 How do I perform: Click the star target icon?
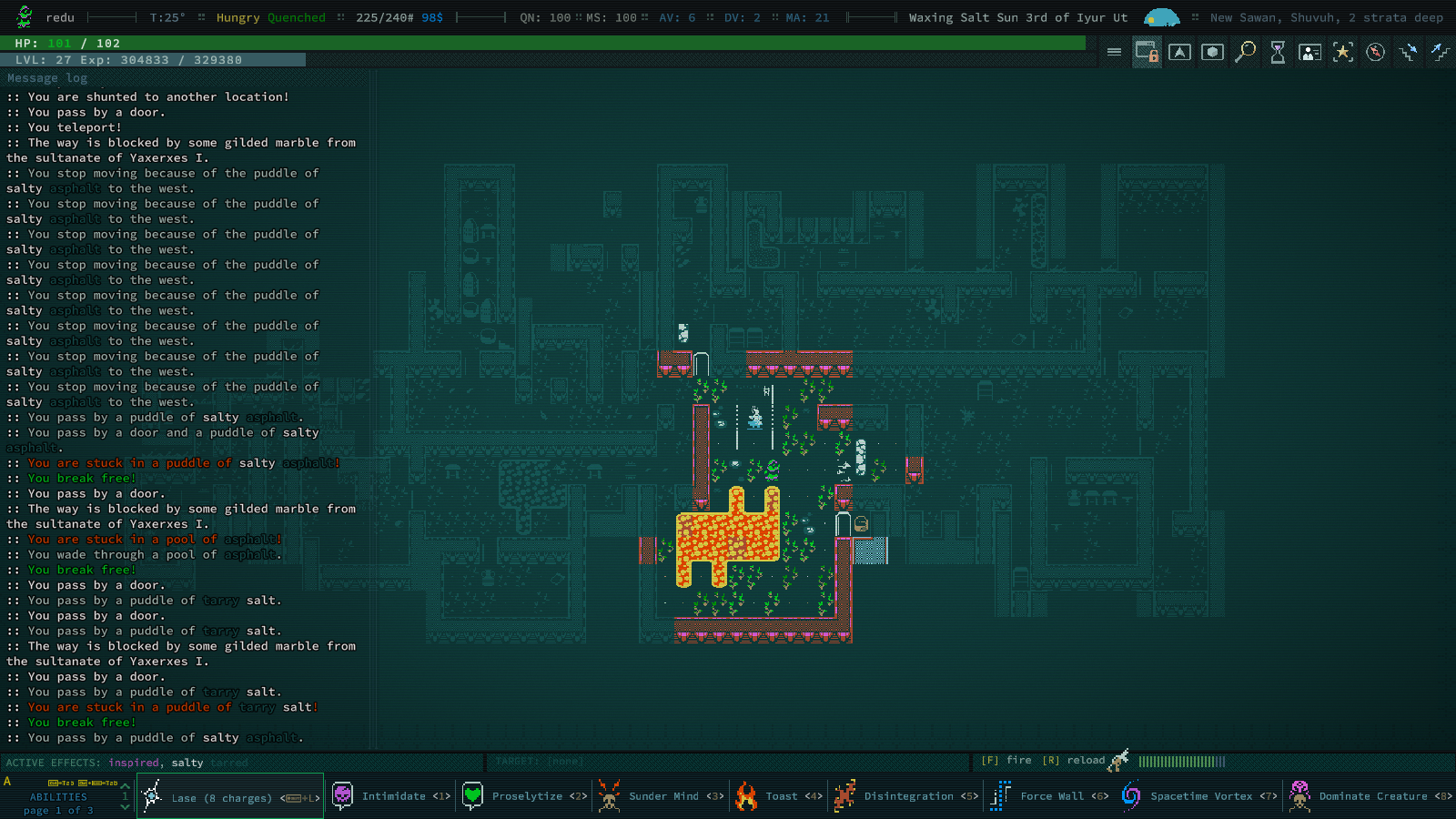[x=1343, y=52]
